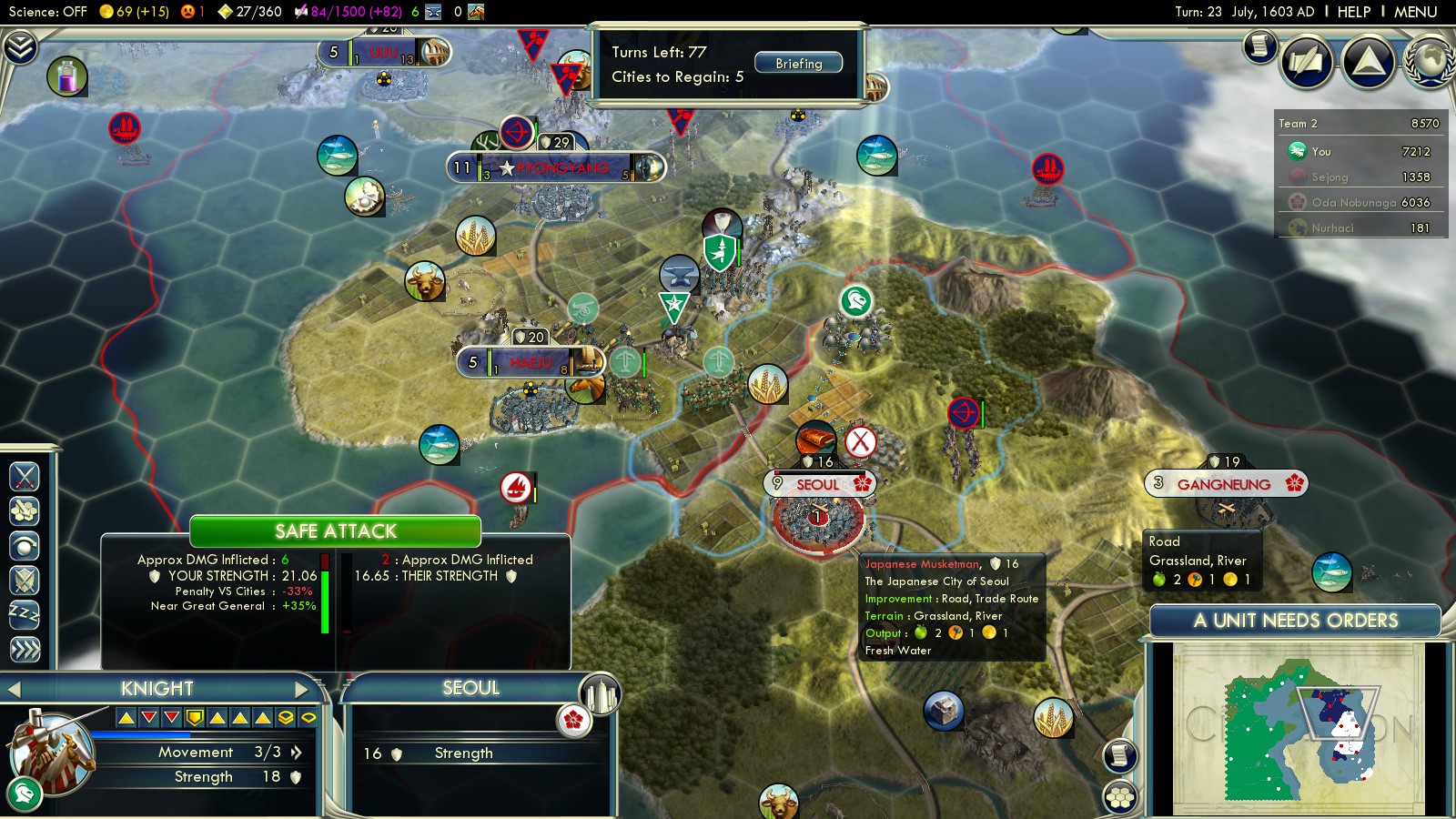The width and height of the screenshot is (1456, 819).
Task: Select the Haeju city banner
Action: [x=530, y=363]
